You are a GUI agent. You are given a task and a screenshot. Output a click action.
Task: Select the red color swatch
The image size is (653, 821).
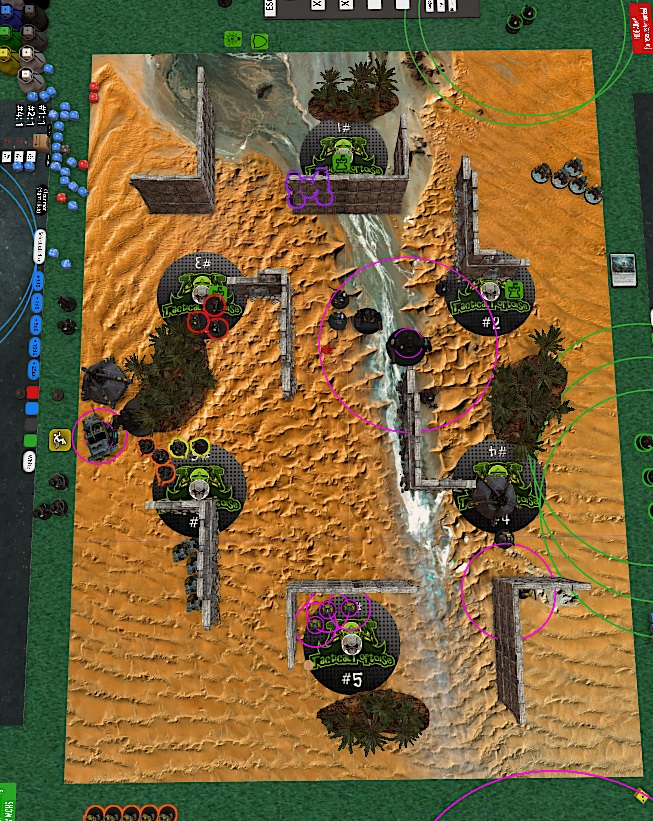coord(31,392)
